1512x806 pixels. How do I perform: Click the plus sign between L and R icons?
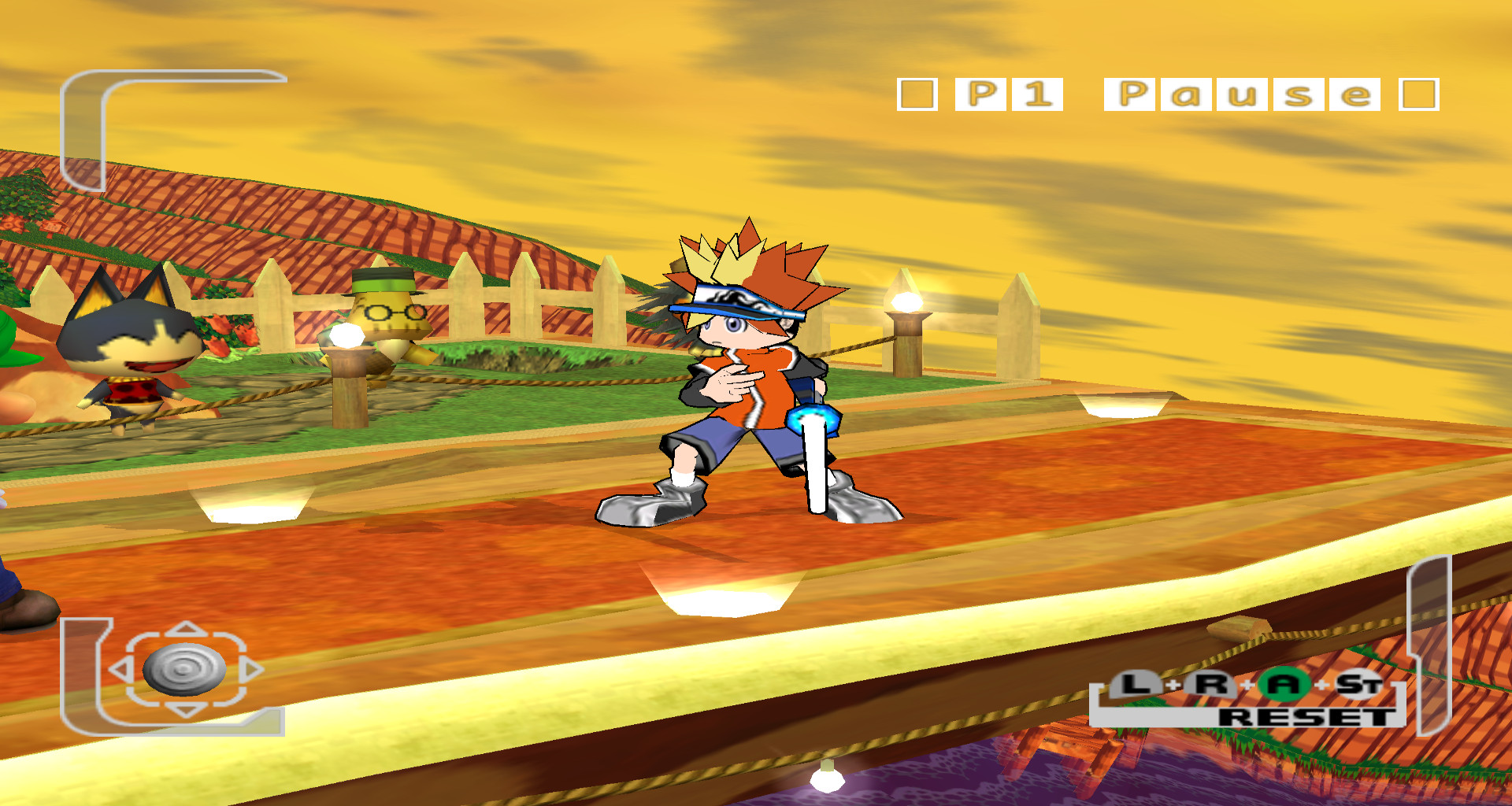pos(1173,684)
